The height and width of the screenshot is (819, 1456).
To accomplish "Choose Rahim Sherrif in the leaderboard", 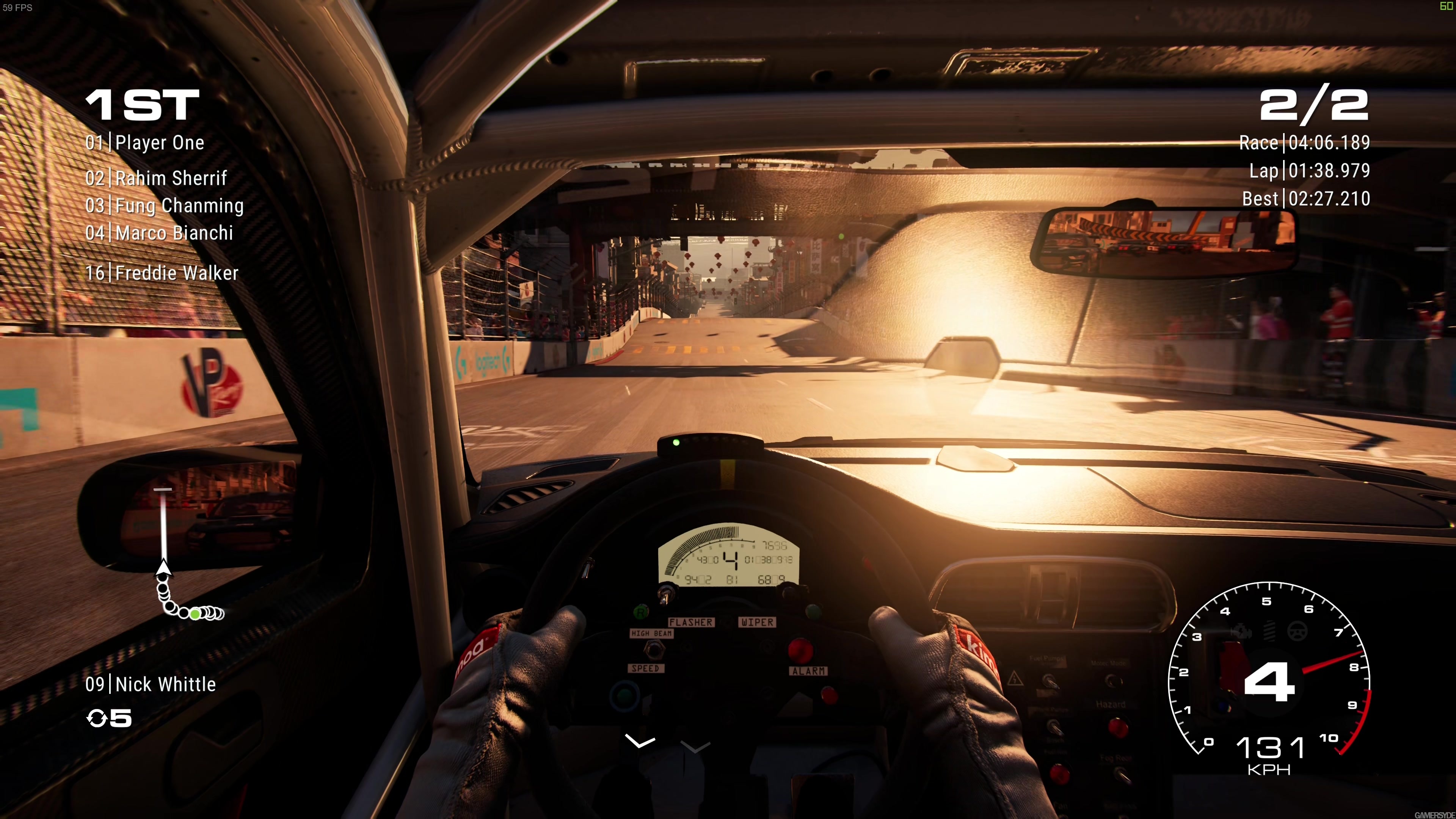I will click(x=156, y=179).
